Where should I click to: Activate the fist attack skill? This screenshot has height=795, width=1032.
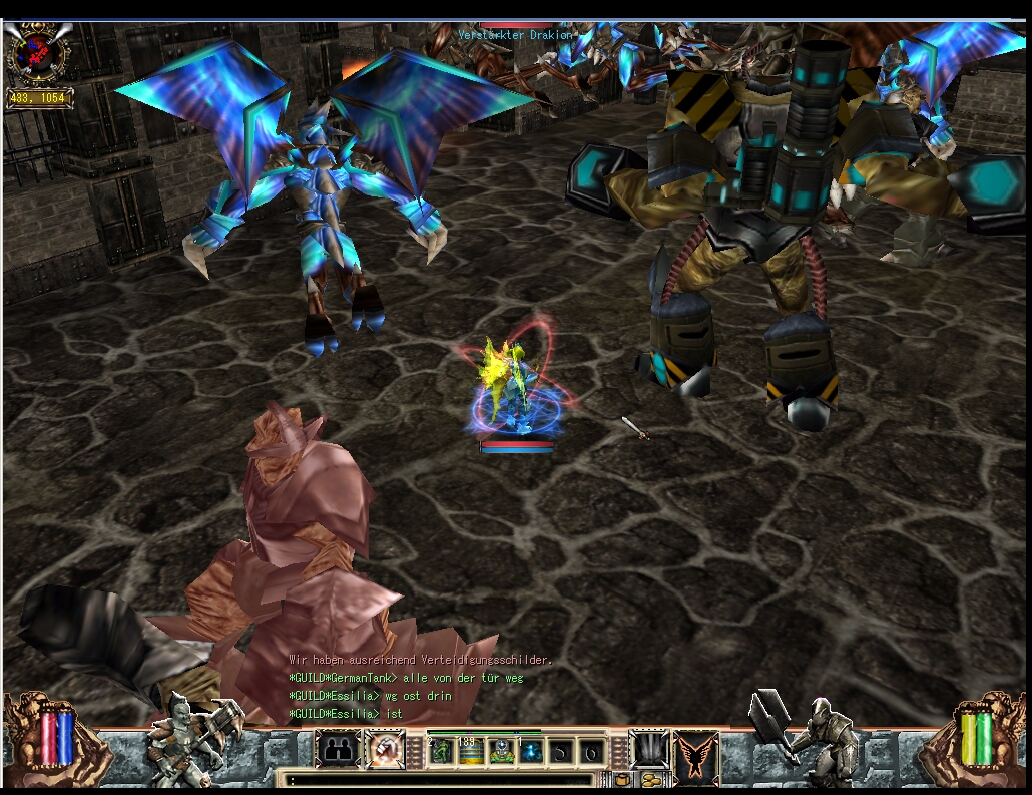coord(383,750)
